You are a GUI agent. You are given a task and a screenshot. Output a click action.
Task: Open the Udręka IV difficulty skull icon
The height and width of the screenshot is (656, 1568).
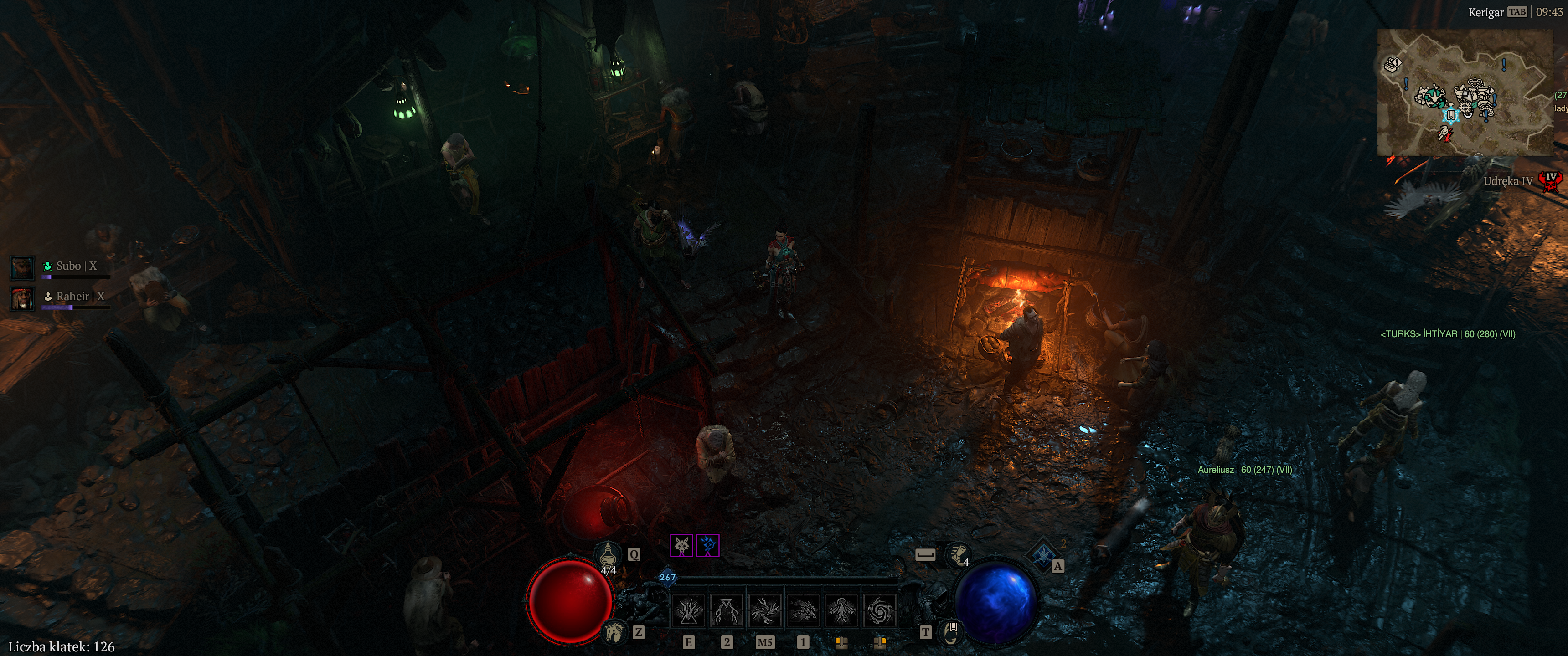(x=1551, y=181)
